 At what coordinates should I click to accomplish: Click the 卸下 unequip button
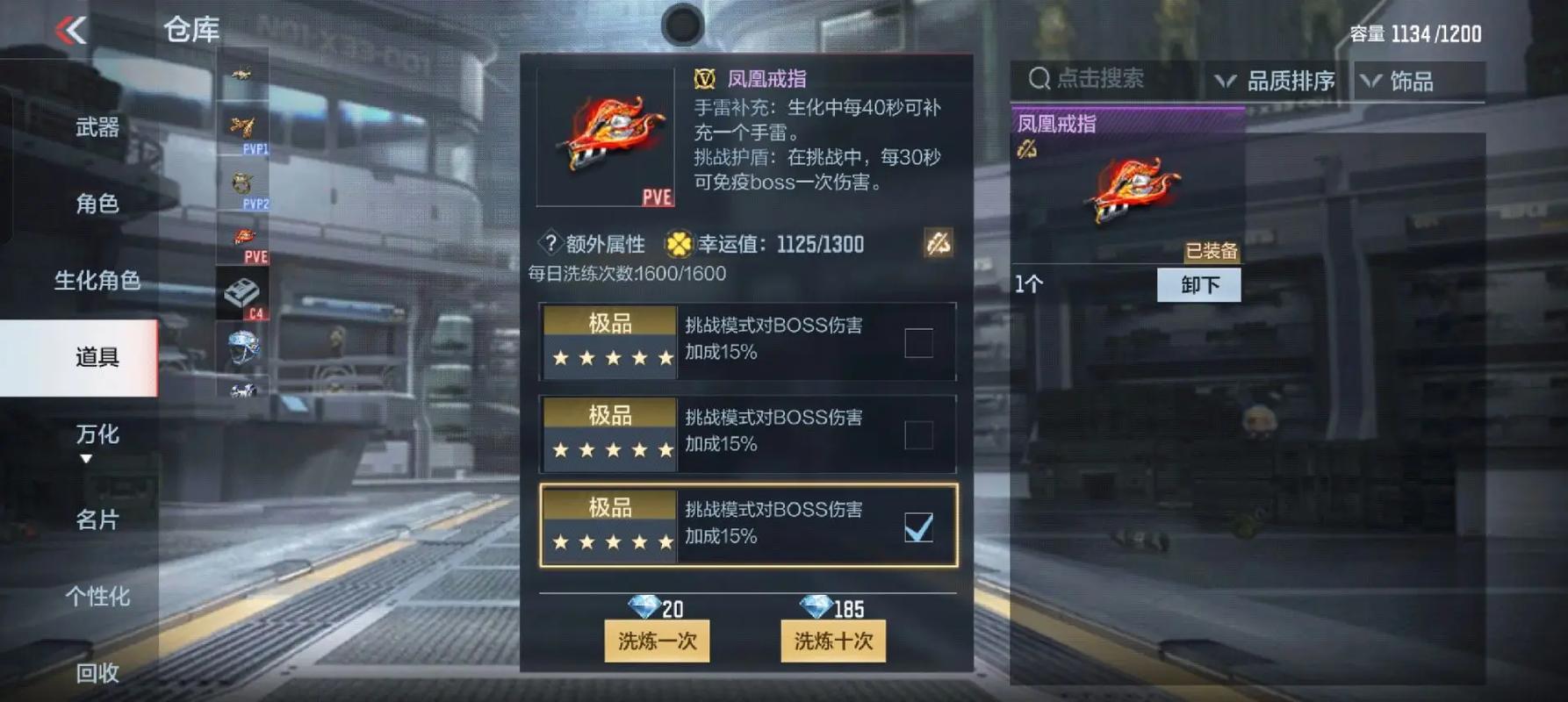pos(1198,283)
